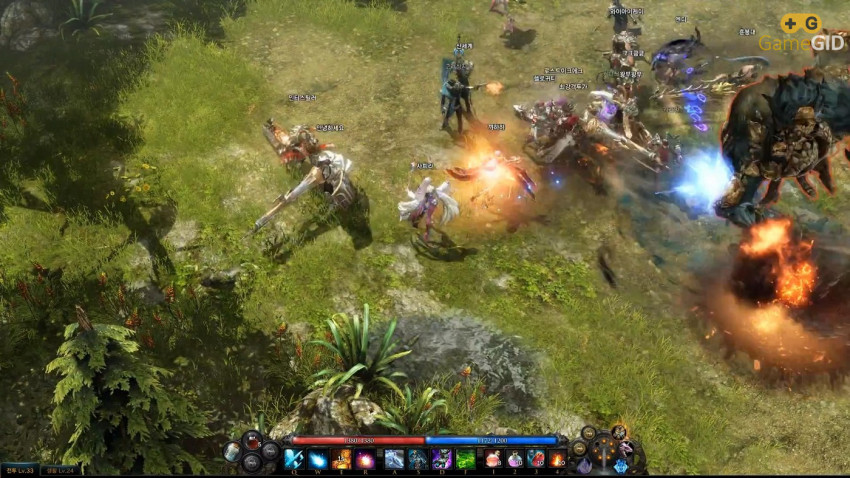Open the combat level Lv.33 tab
850x478 pixels.
click(x=19, y=469)
